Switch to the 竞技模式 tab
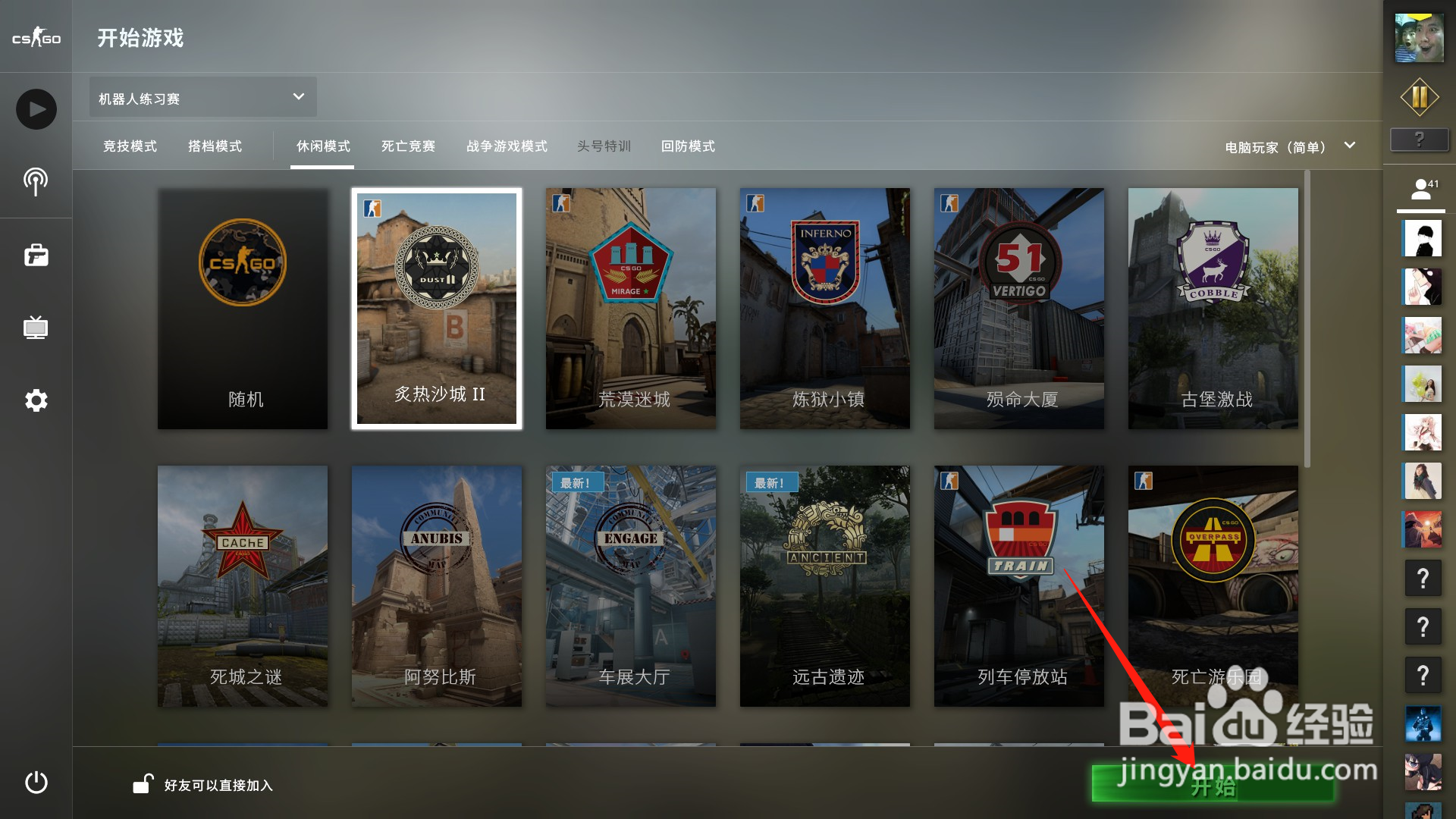1456x819 pixels. pyautogui.click(x=130, y=146)
